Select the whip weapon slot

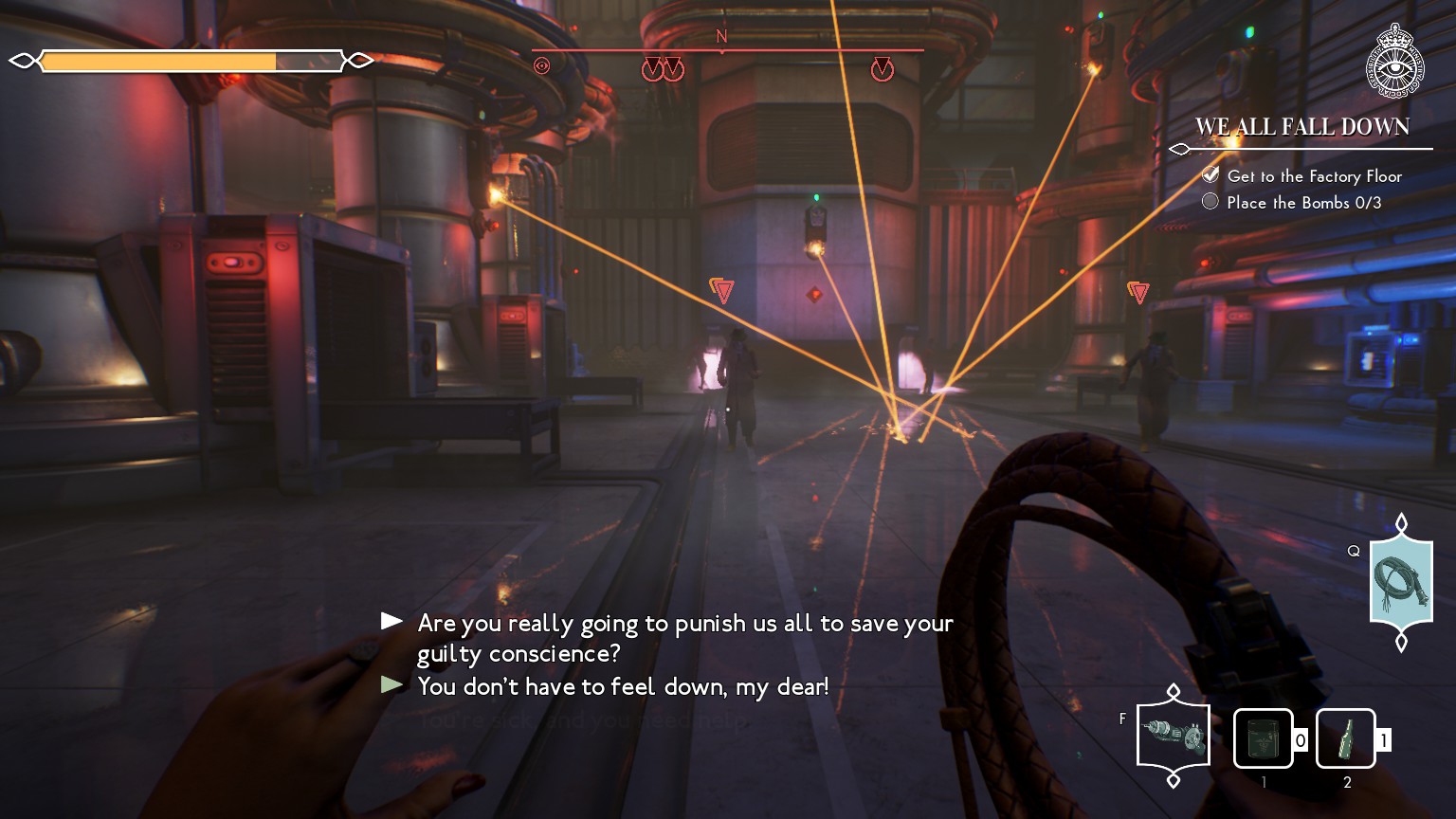pos(1401,583)
